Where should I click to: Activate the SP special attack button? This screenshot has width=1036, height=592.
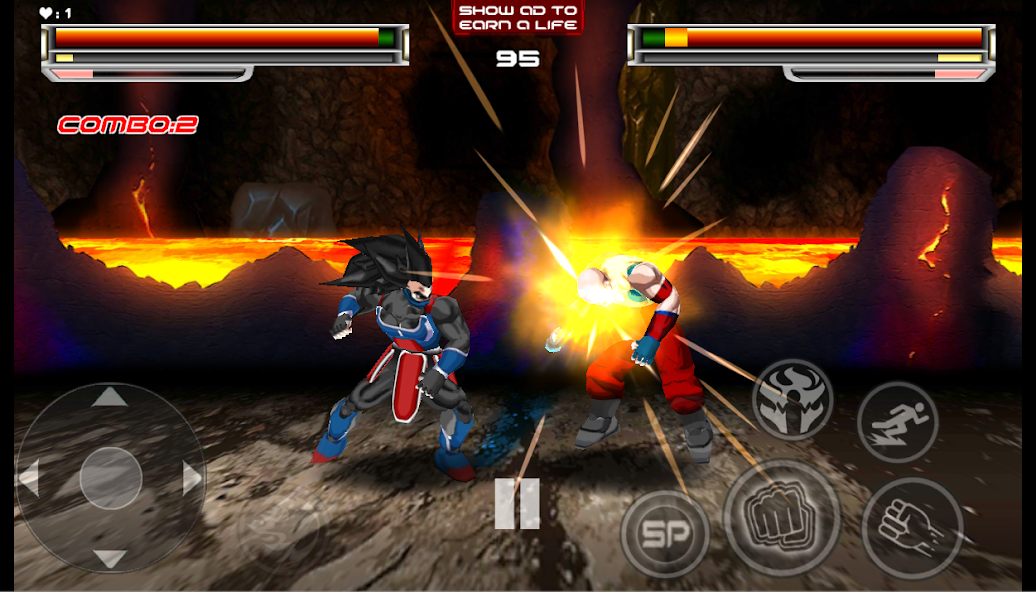[x=664, y=533]
